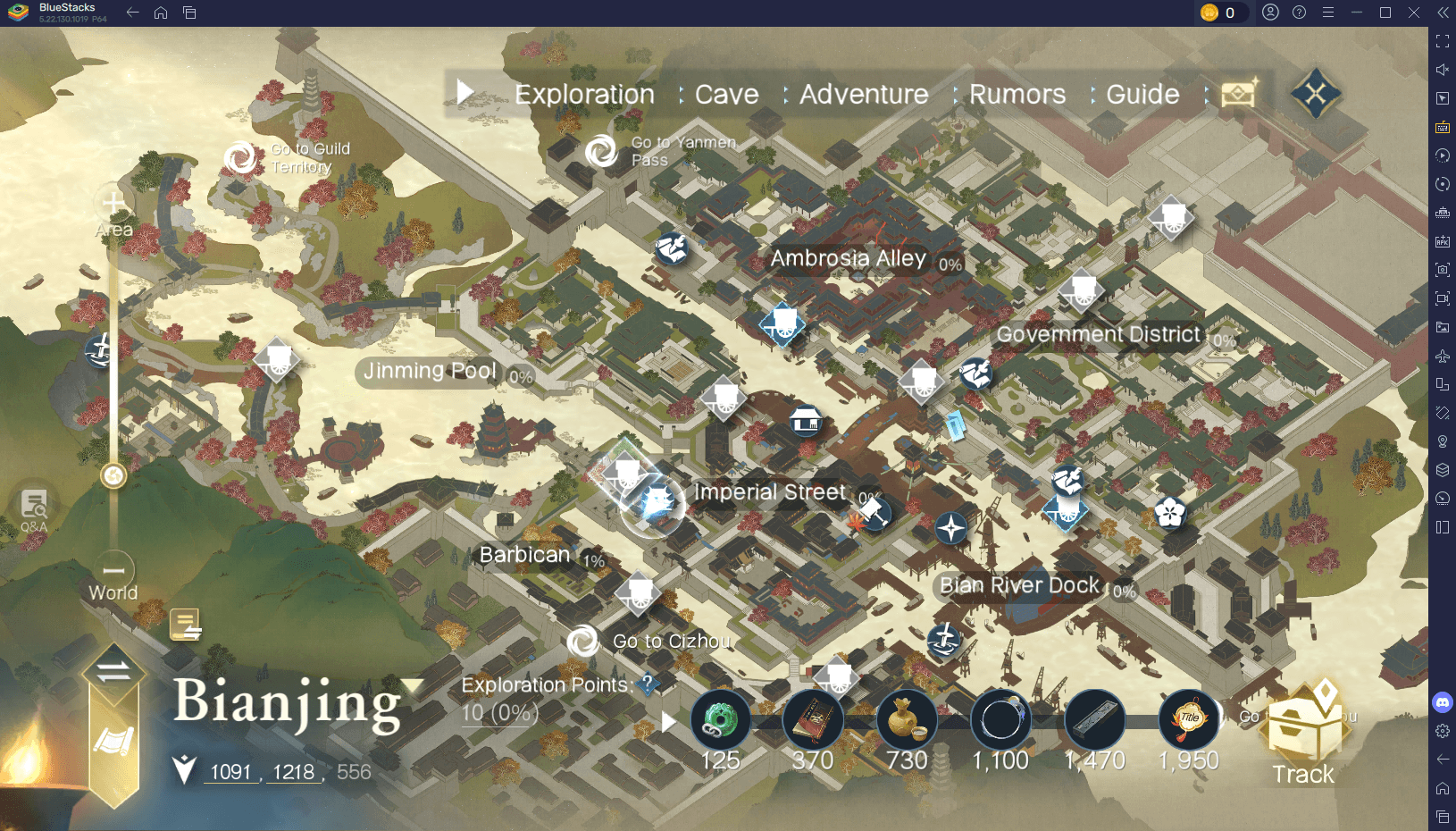Select the Adventure tab
1456x831 pixels.
point(863,95)
